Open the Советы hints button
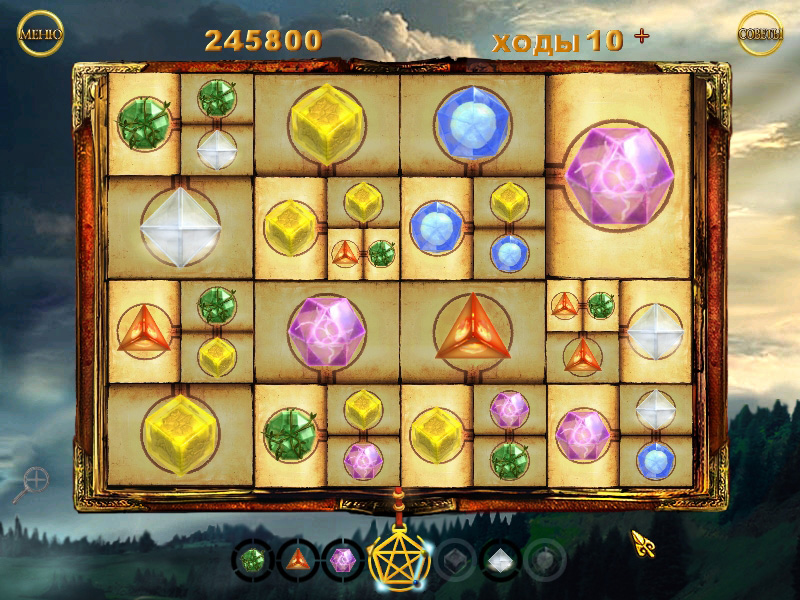 pos(760,33)
